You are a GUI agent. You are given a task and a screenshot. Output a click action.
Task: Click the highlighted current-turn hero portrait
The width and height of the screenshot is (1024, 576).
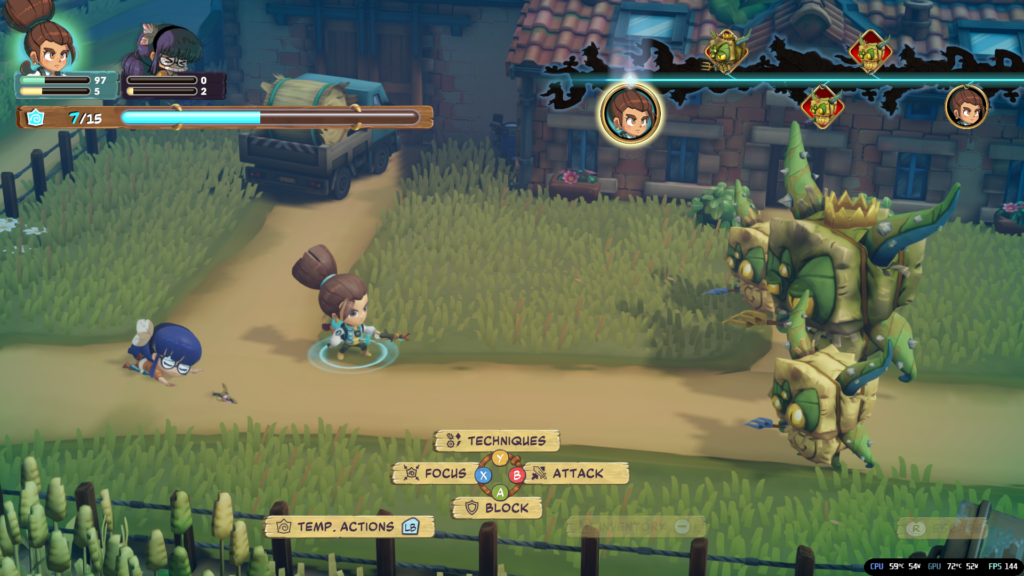tap(630, 114)
